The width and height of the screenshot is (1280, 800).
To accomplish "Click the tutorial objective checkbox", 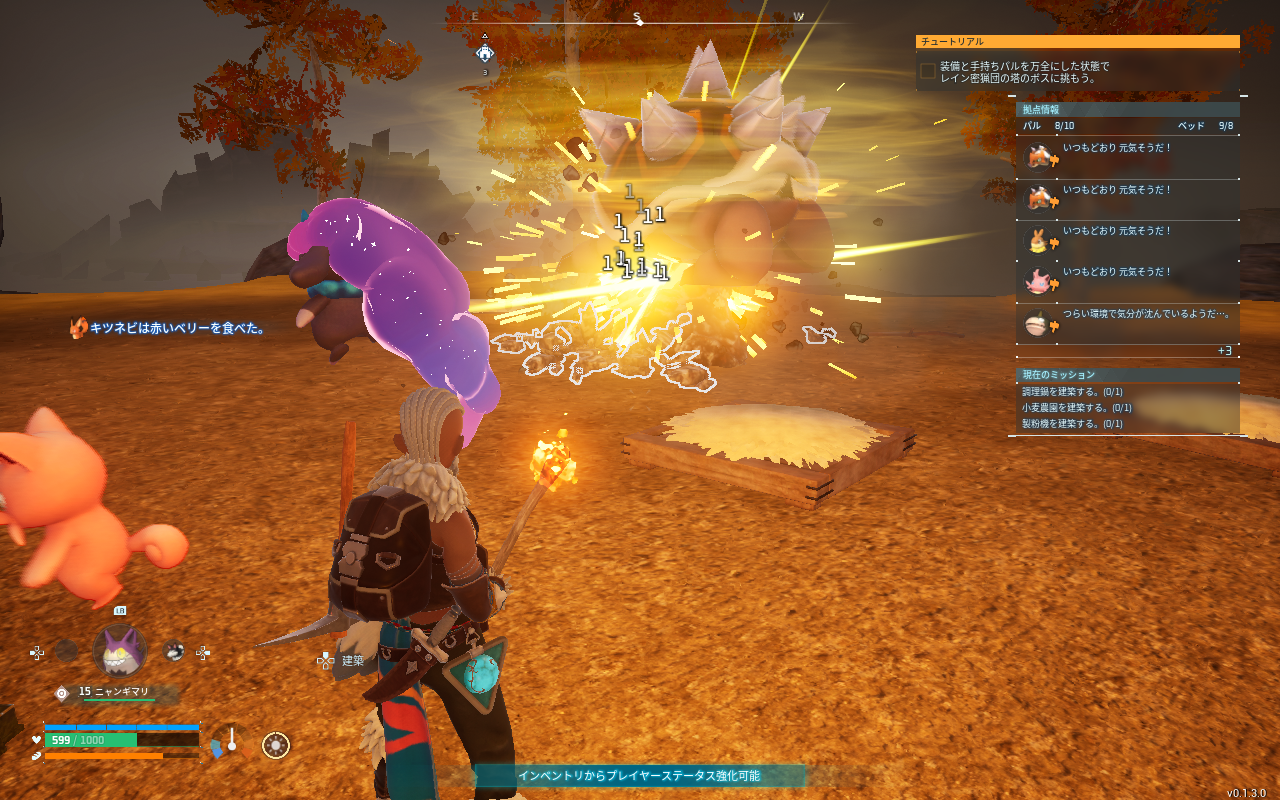I will click(928, 71).
